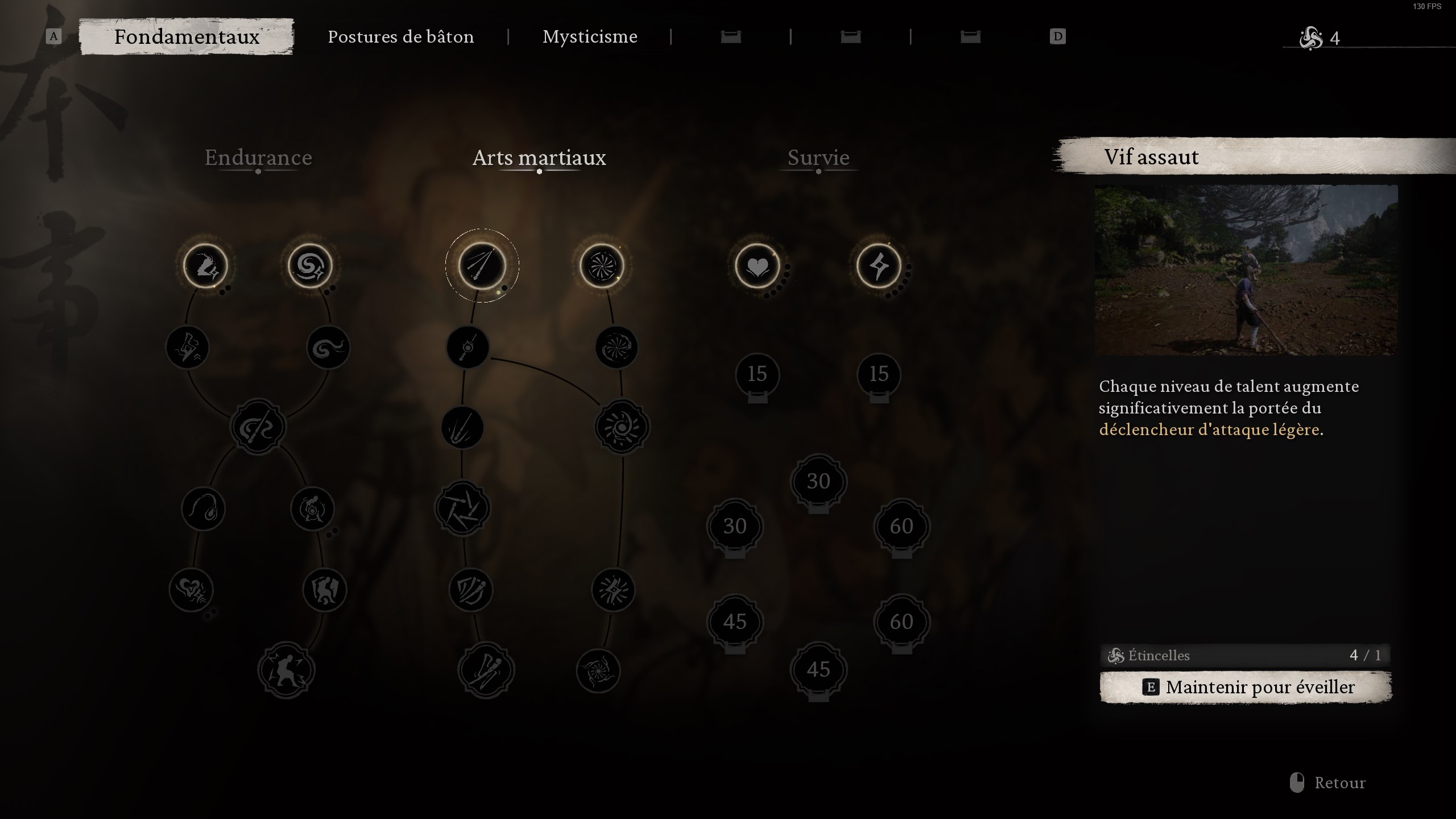The image size is (1456, 819).
Task: Expand the Endurance section header
Action: pyautogui.click(x=258, y=159)
